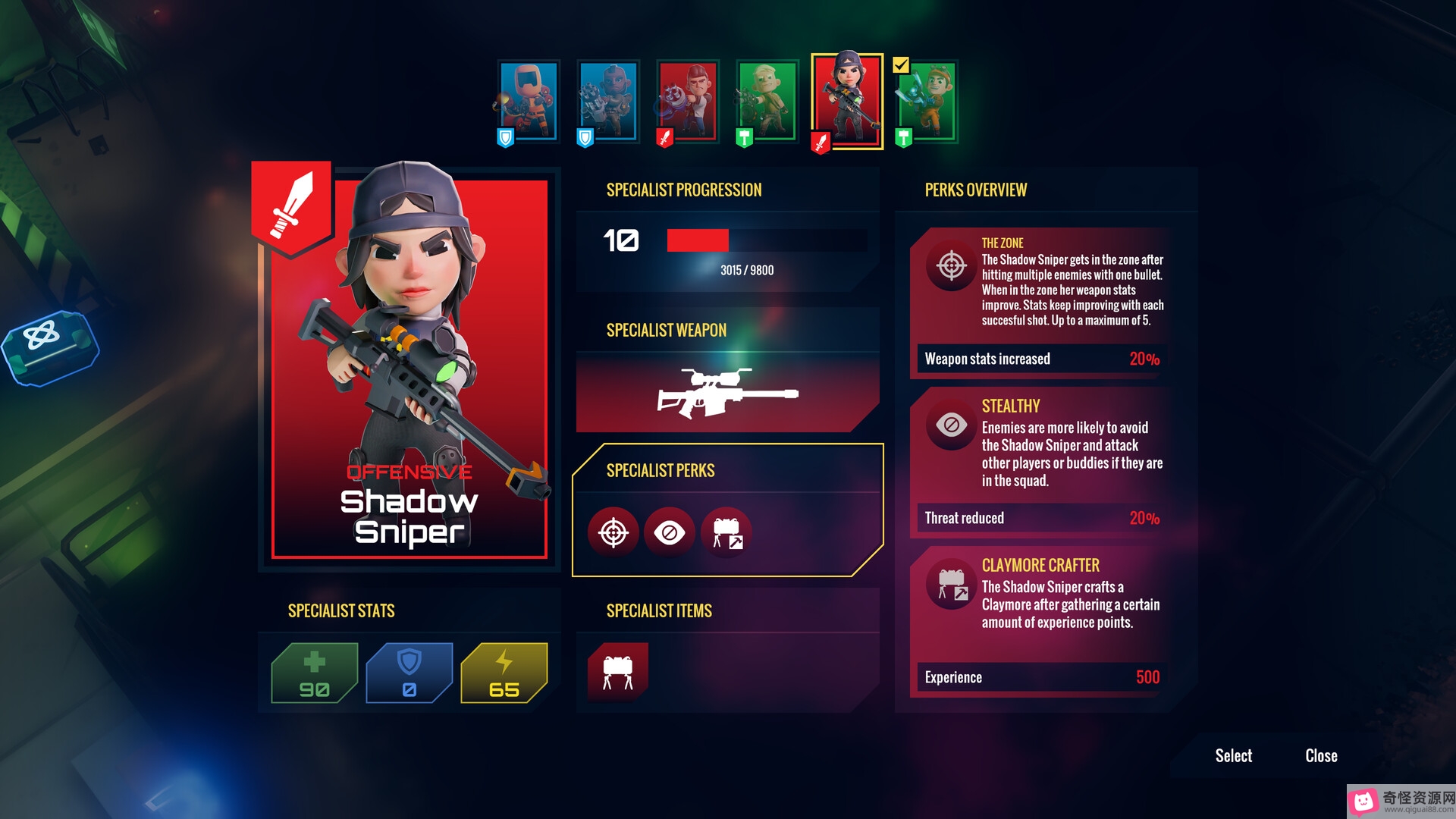1456x819 pixels.
Task: Confirm specialist with the Select button
Action: pyautogui.click(x=1233, y=755)
